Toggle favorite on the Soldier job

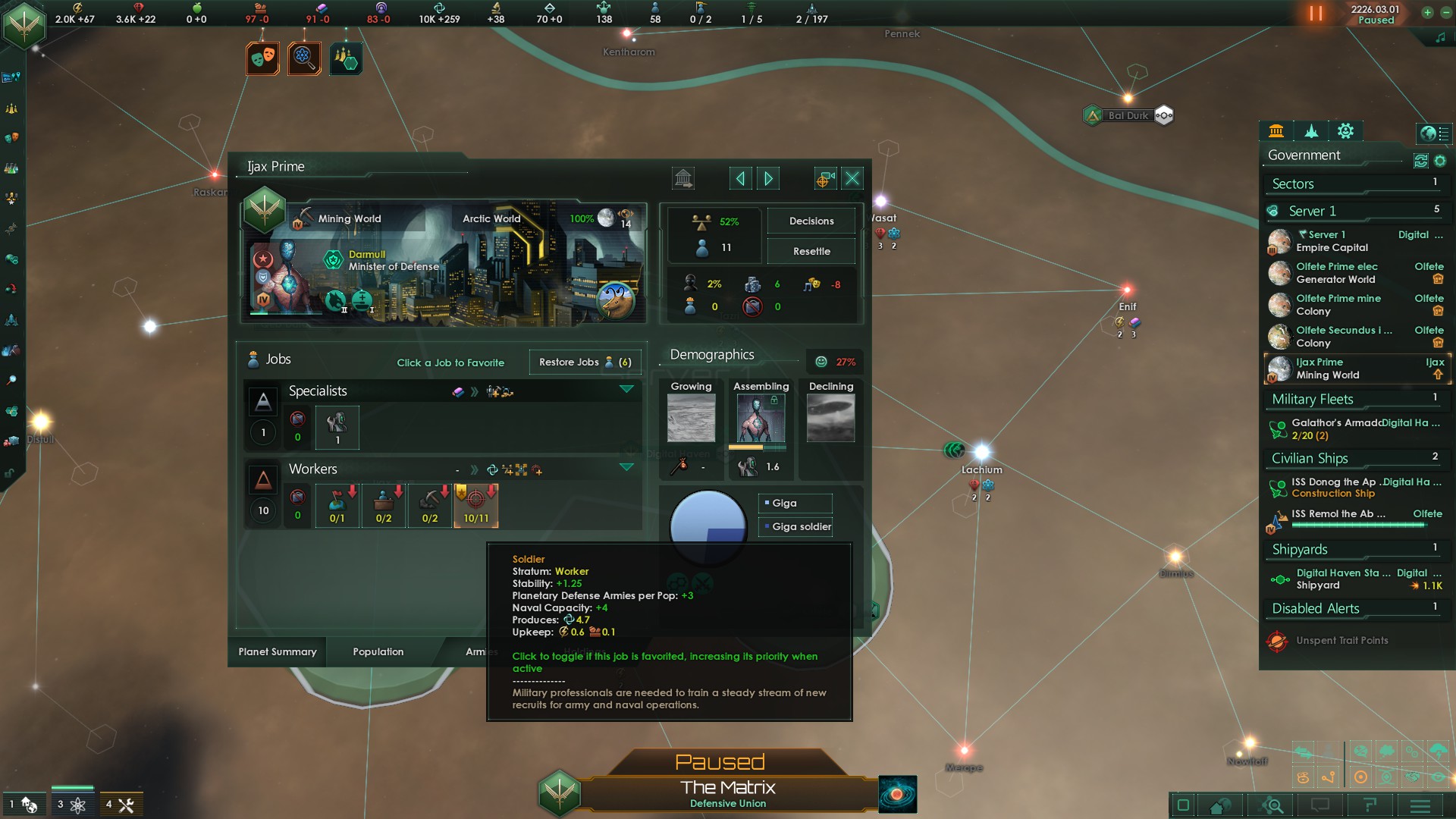pyautogui.click(x=475, y=506)
